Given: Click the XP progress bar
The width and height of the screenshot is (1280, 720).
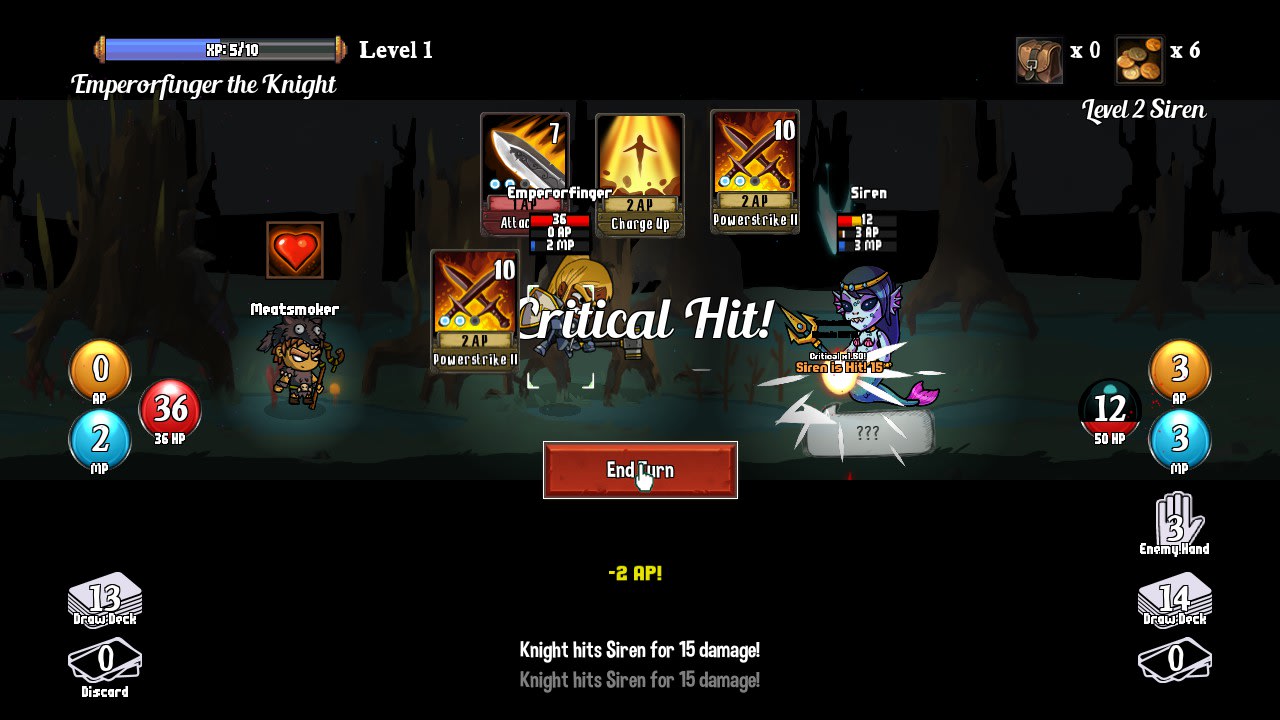Looking at the screenshot, I should coord(220,47).
